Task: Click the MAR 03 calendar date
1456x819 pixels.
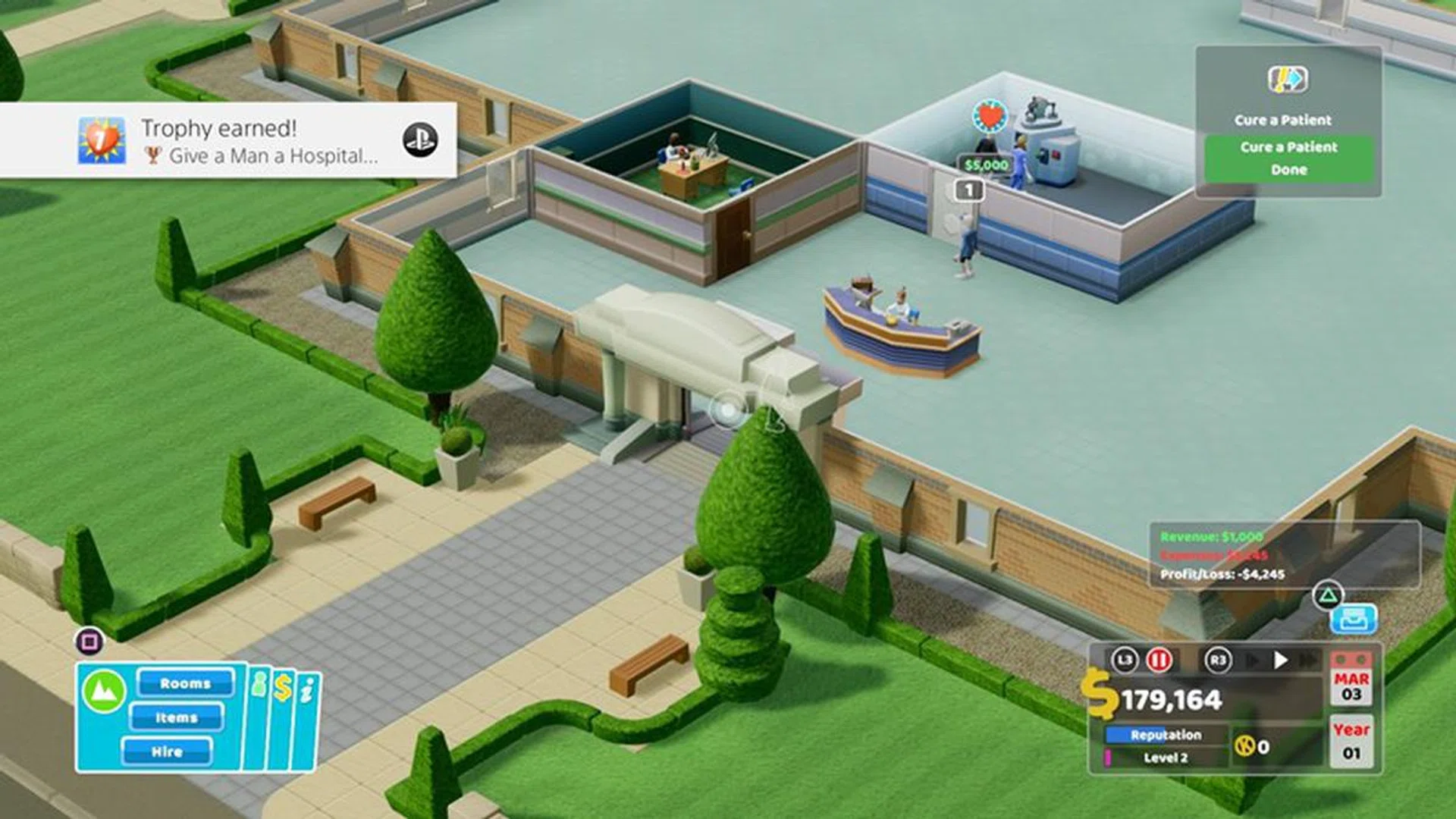Action: (x=1351, y=688)
